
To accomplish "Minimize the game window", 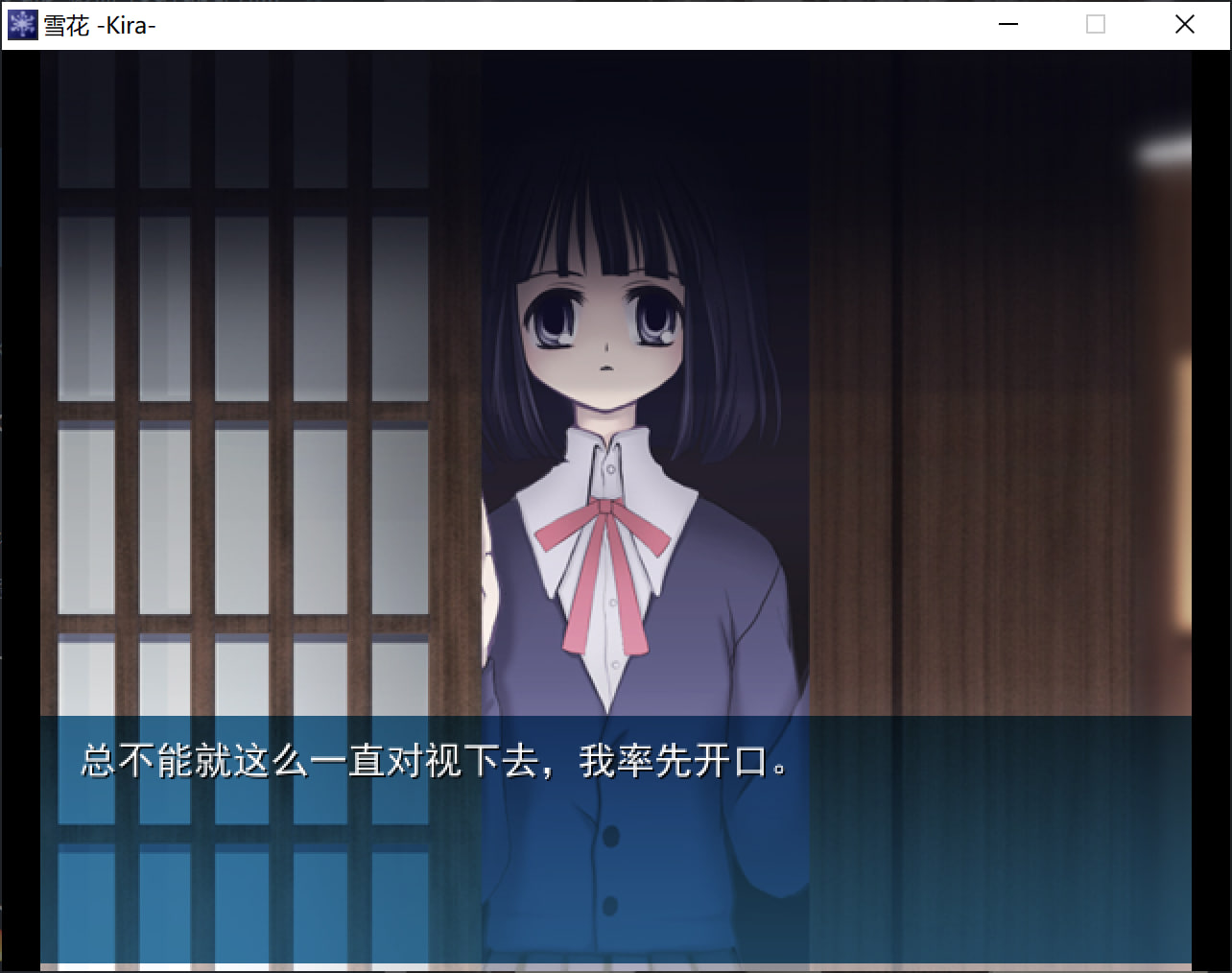I will 1007,25.
